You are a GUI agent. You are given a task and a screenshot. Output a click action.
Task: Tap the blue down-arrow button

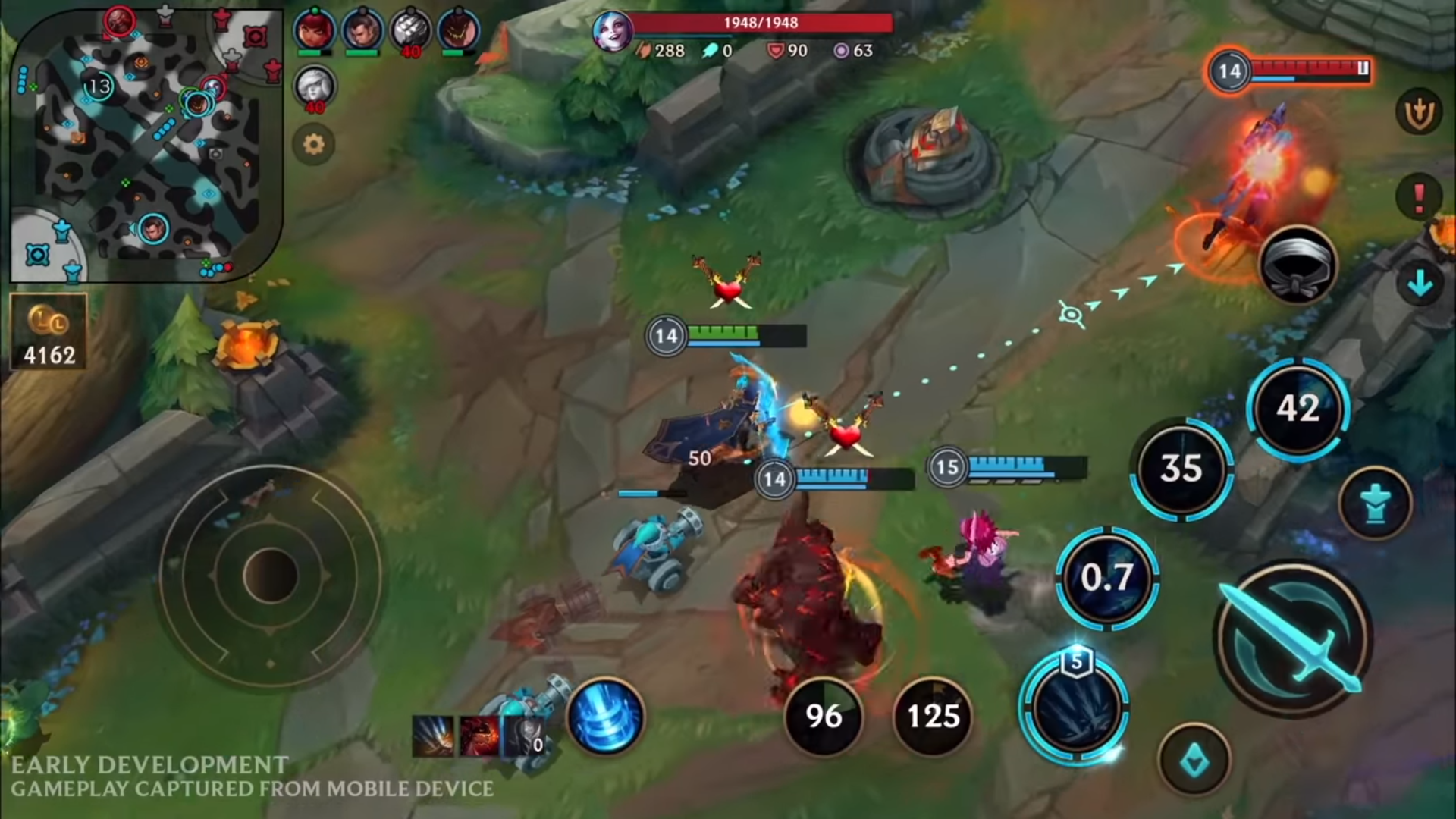tap(1419, 284)
